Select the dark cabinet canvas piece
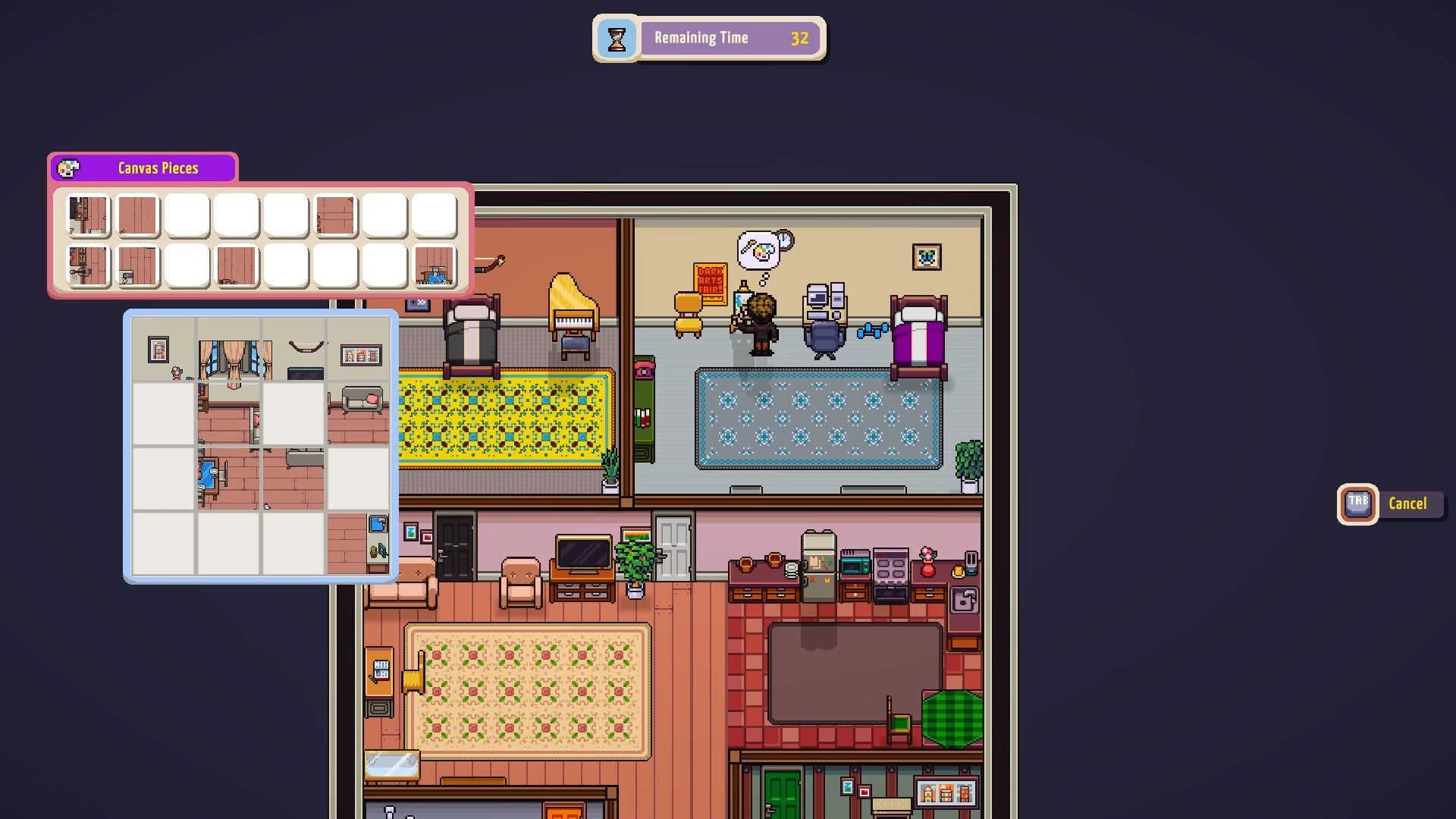 pyautogui.click(x=89, y=216)
